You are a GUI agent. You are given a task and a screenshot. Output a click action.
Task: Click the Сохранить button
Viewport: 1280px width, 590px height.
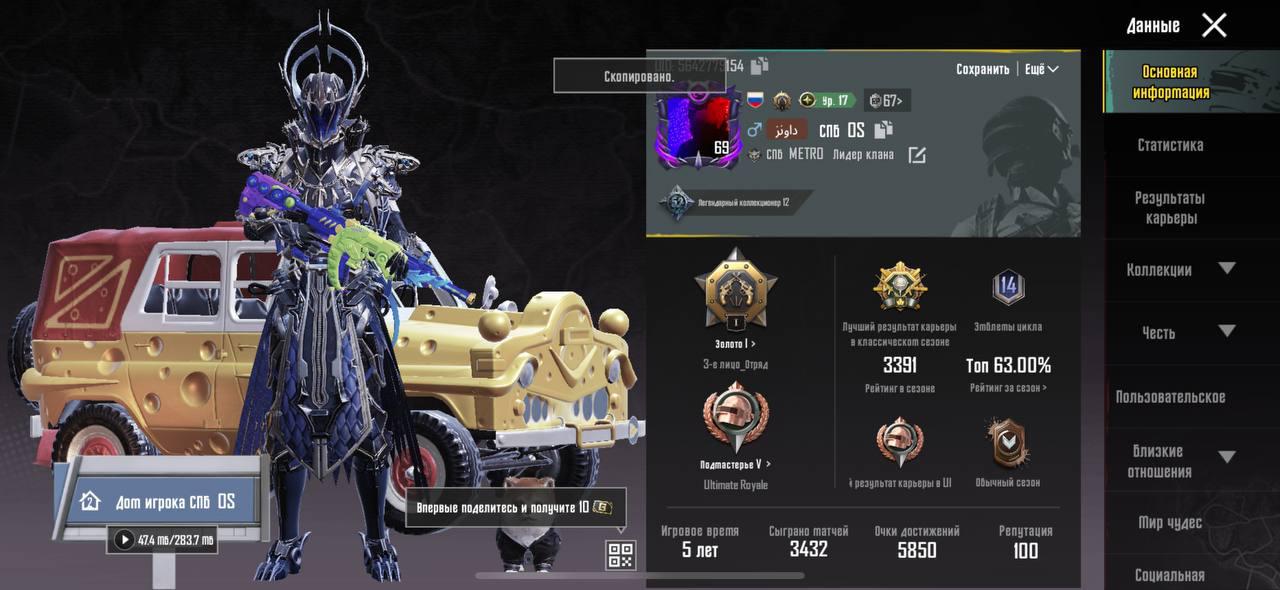click(x=982, y=69)
